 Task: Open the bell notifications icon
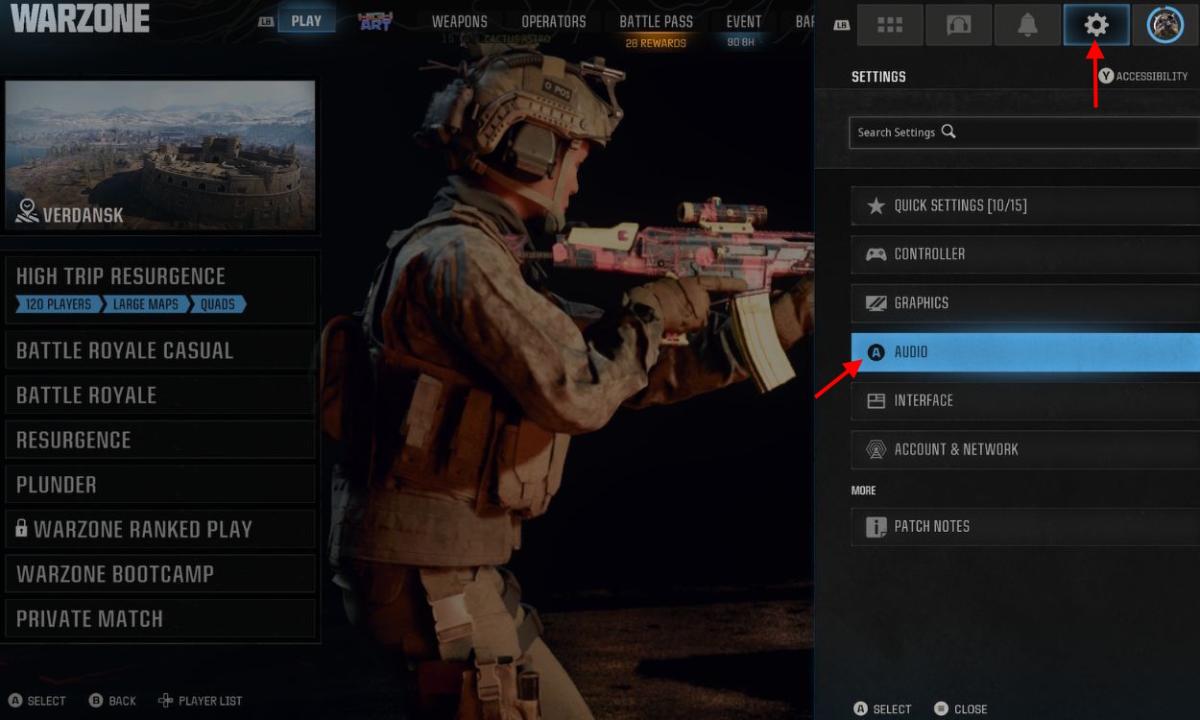coord(1027,25)
